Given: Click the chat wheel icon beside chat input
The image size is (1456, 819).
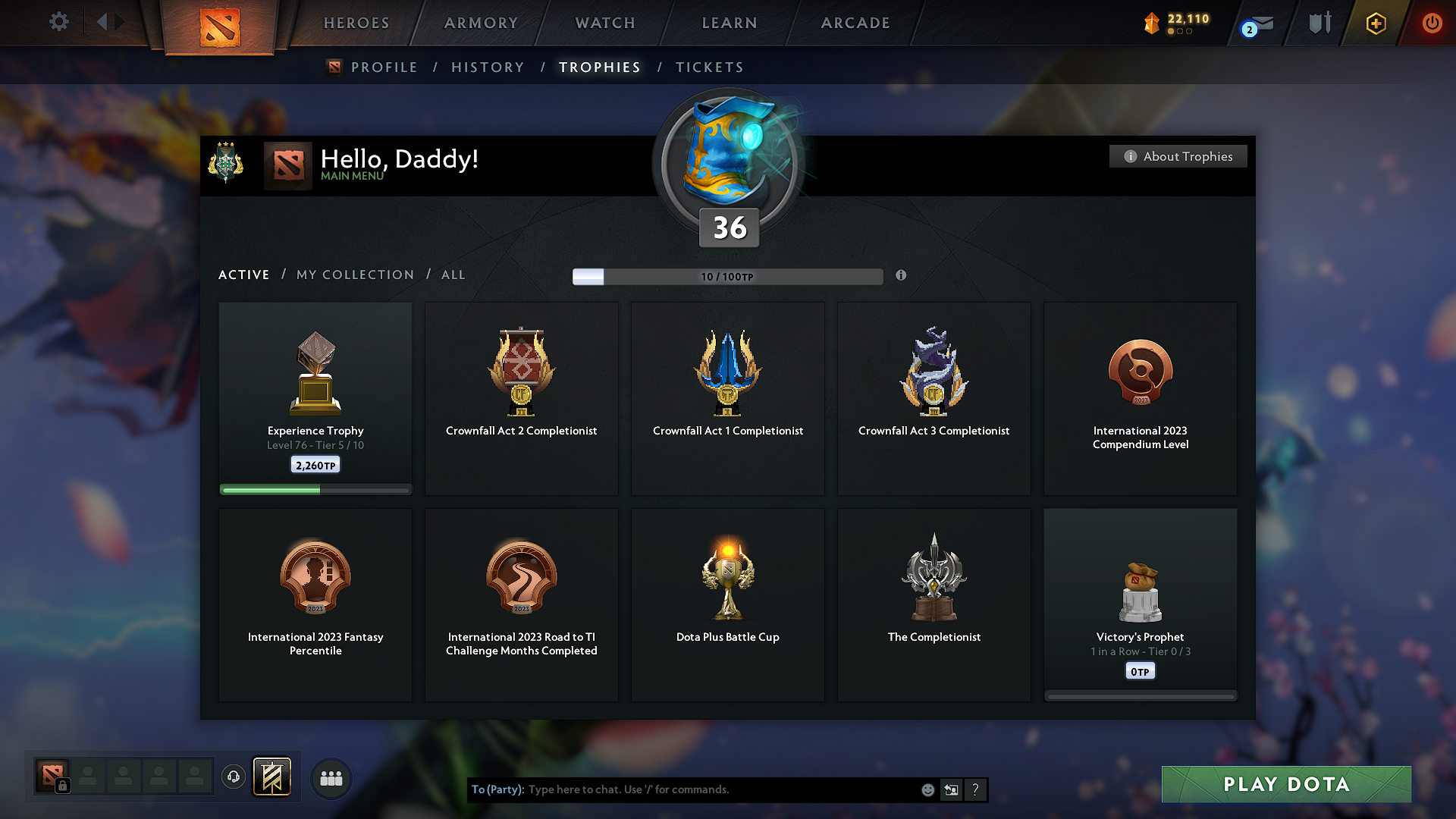Looking at the screenshot, I should [x=952, y=789].
